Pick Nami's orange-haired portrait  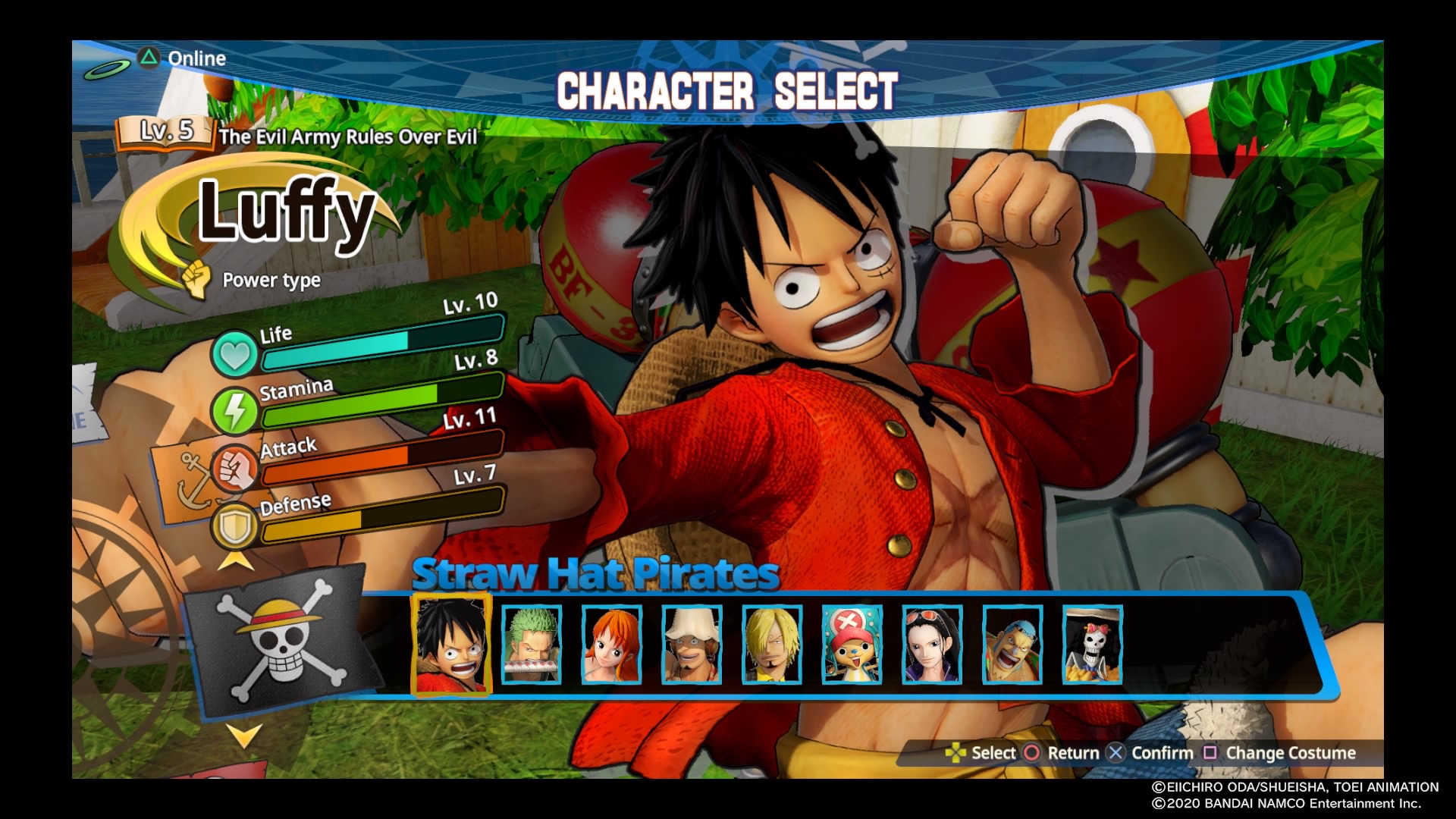[612, 645]
